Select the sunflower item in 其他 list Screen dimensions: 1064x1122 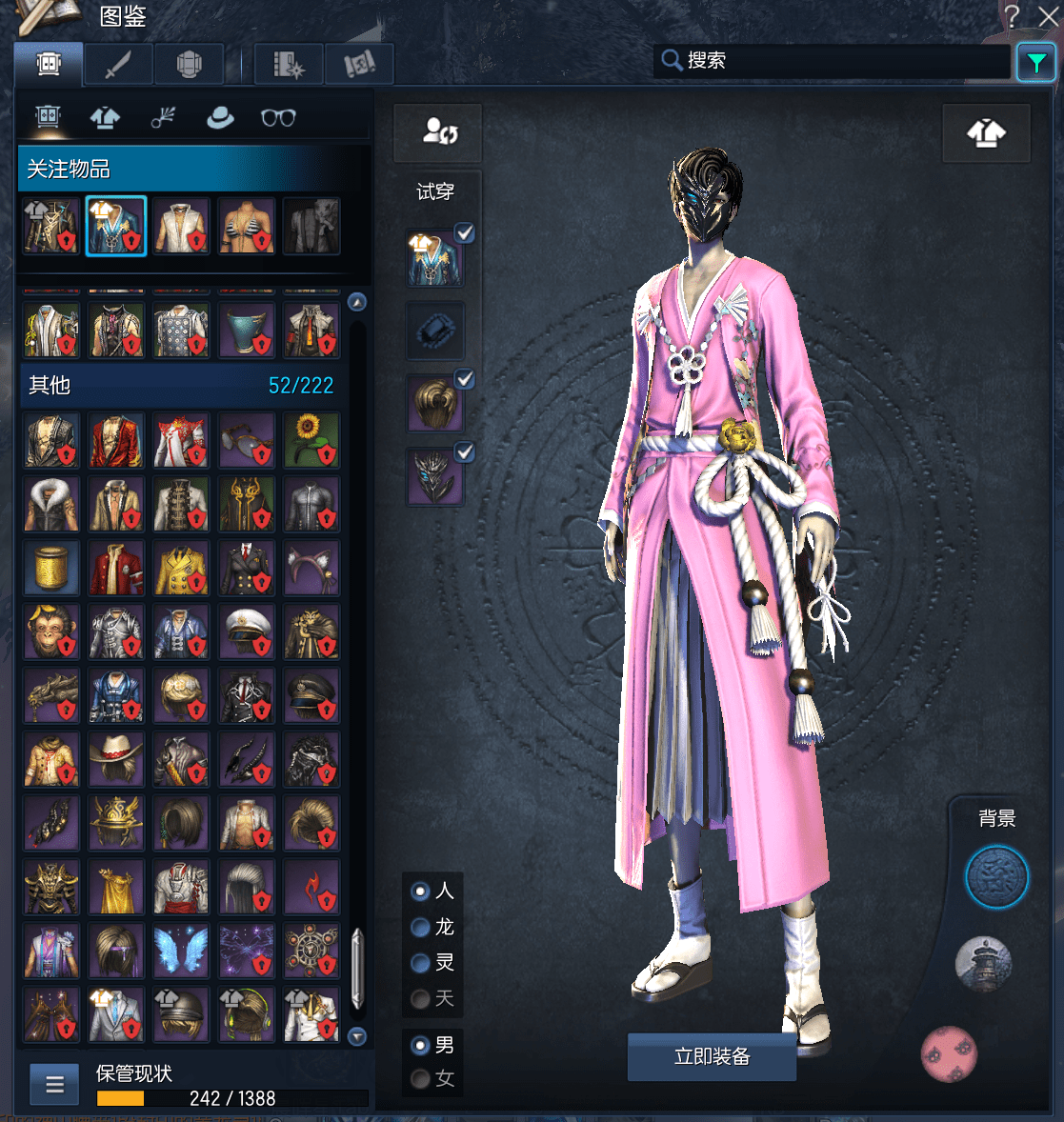311,439
